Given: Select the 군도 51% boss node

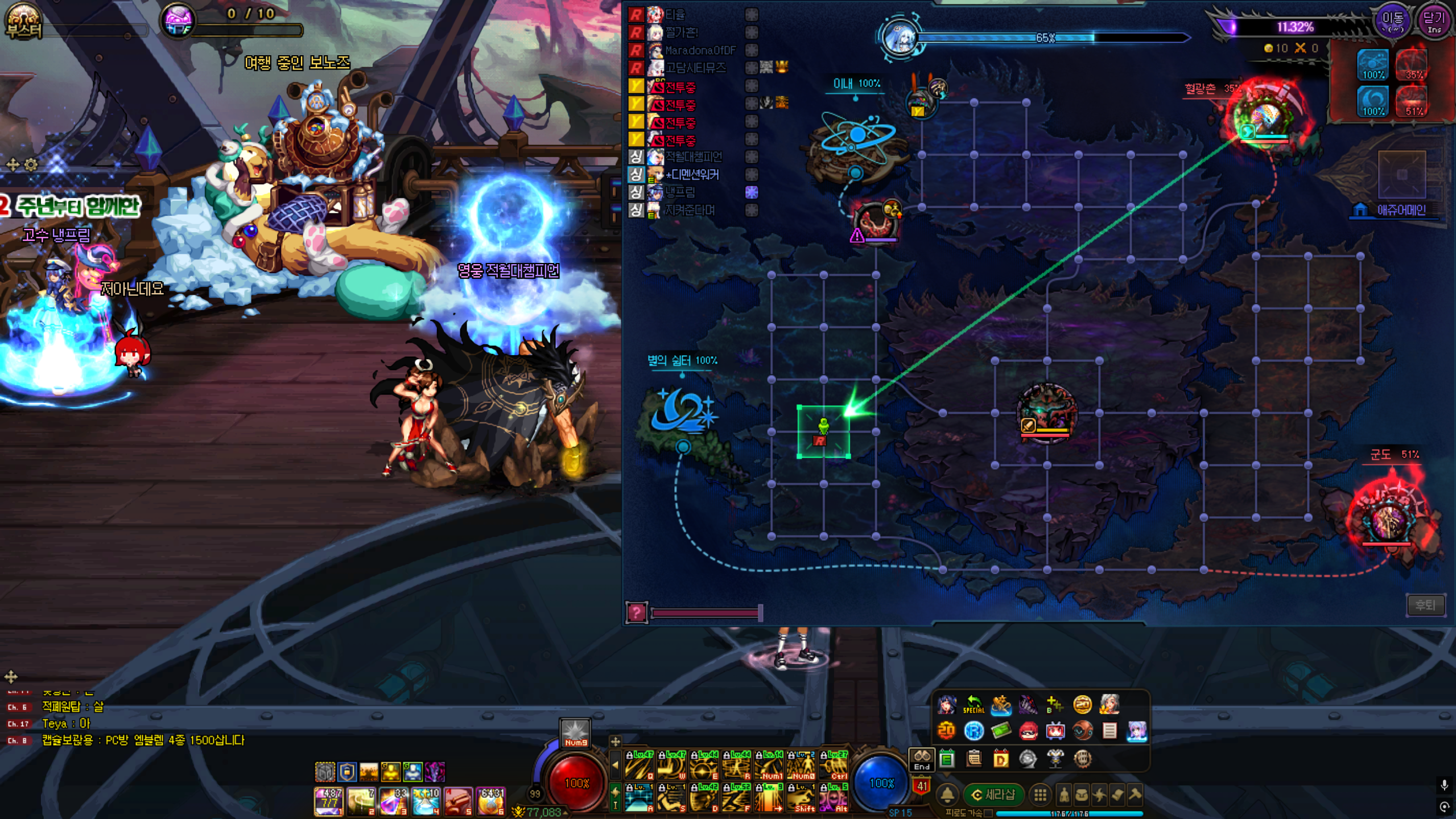Looking at the screenshot, I should click(1388, 518).
